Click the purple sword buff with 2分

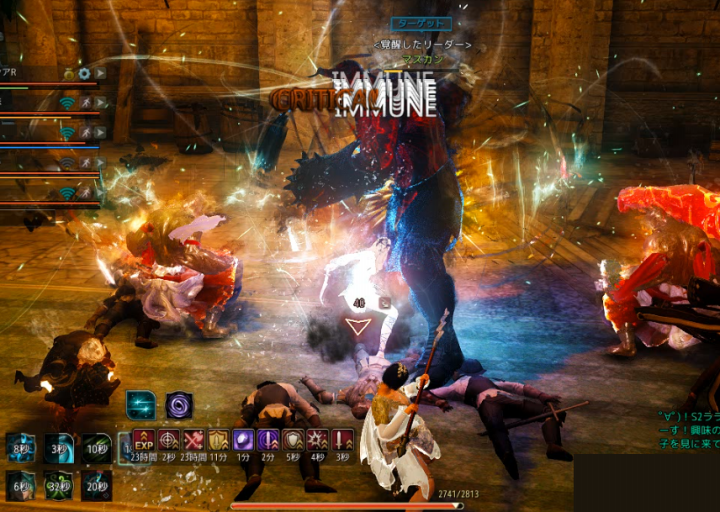[268, 439]
